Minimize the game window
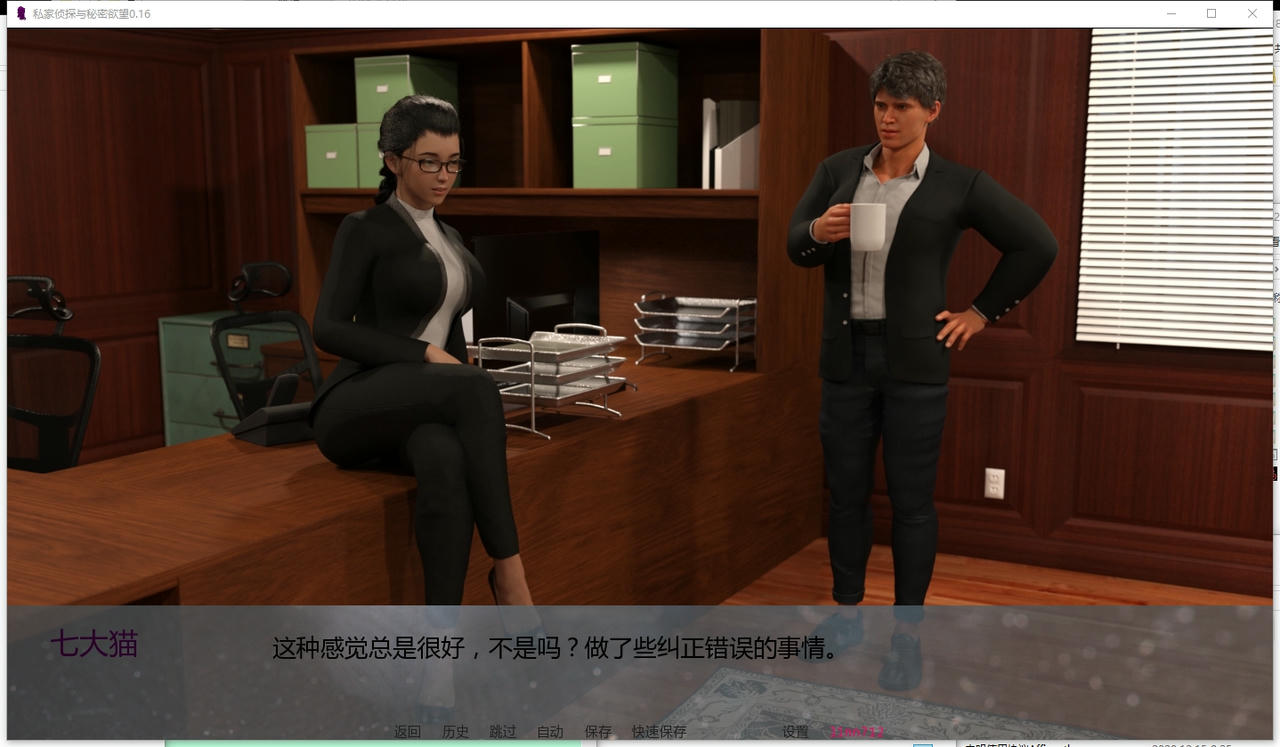 tap(1171, 13)
